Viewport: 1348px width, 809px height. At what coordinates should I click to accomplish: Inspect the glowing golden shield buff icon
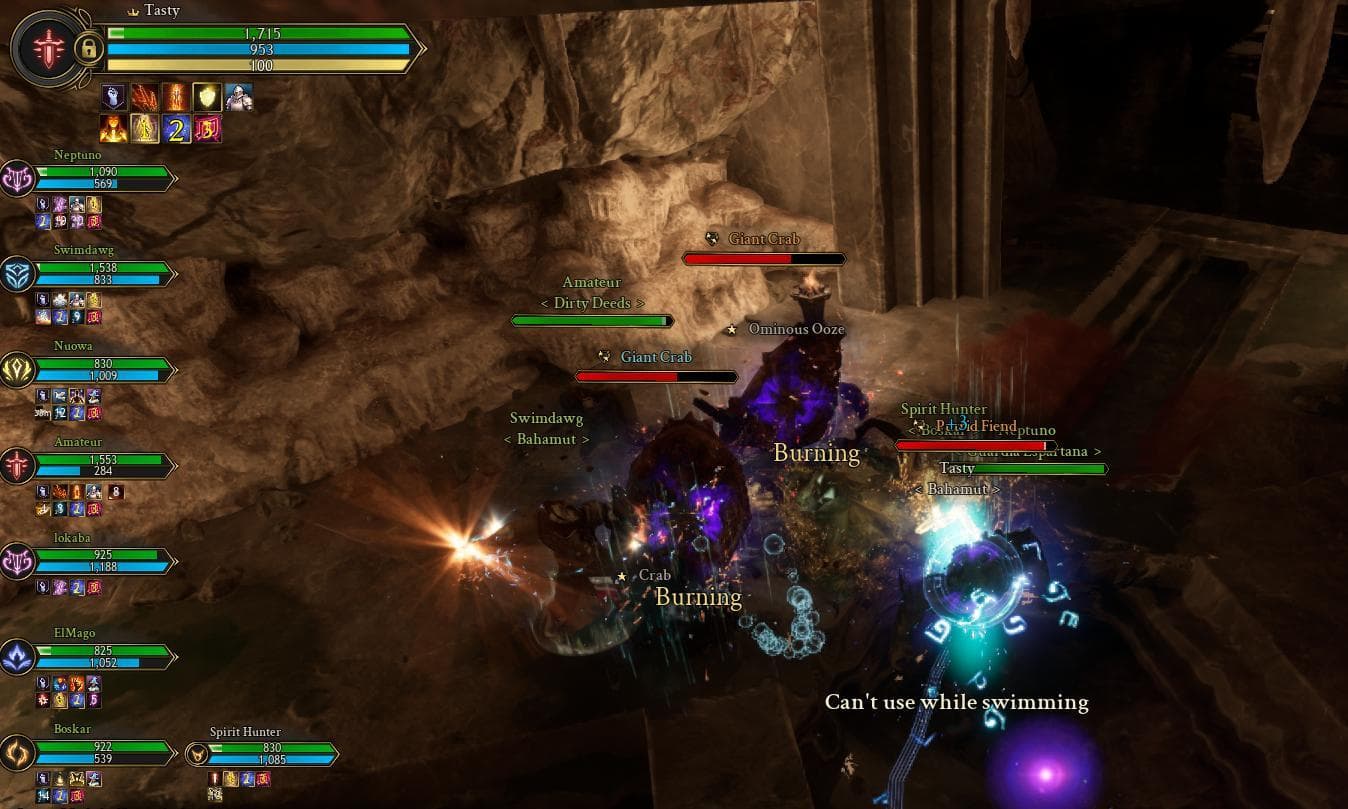tap(207, 97)
